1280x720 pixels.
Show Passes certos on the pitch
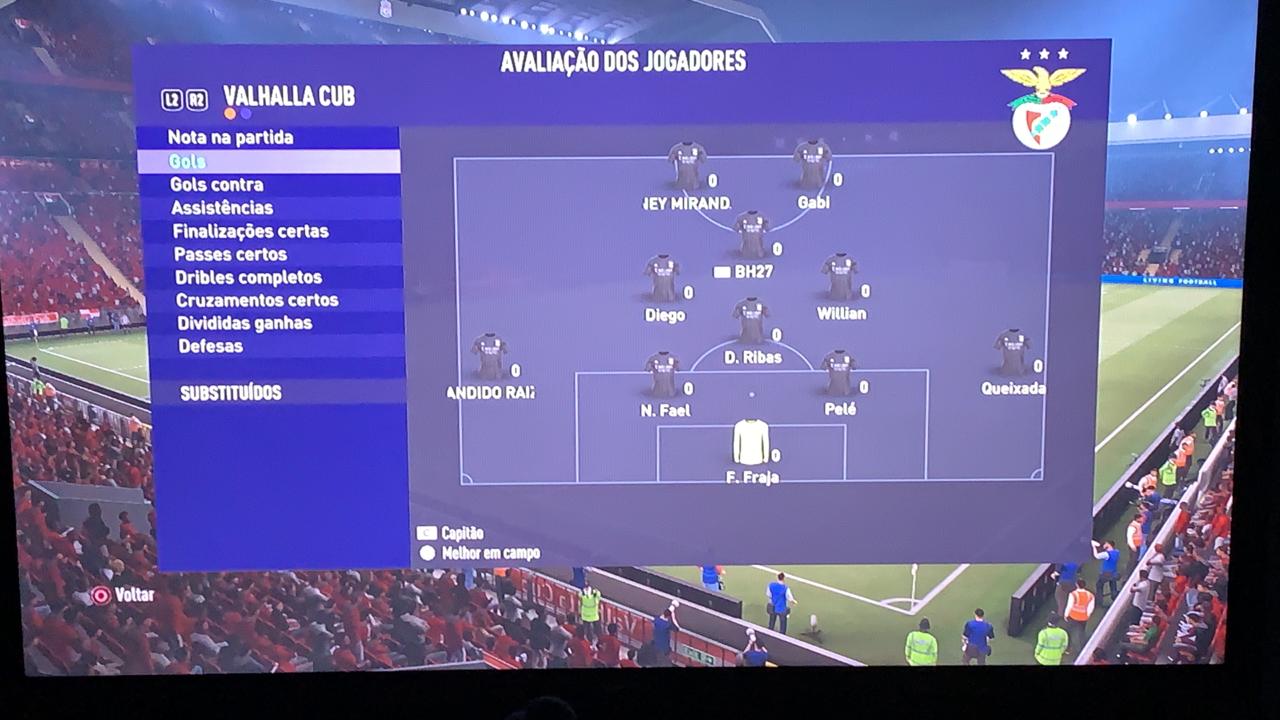tap(230, 254)
